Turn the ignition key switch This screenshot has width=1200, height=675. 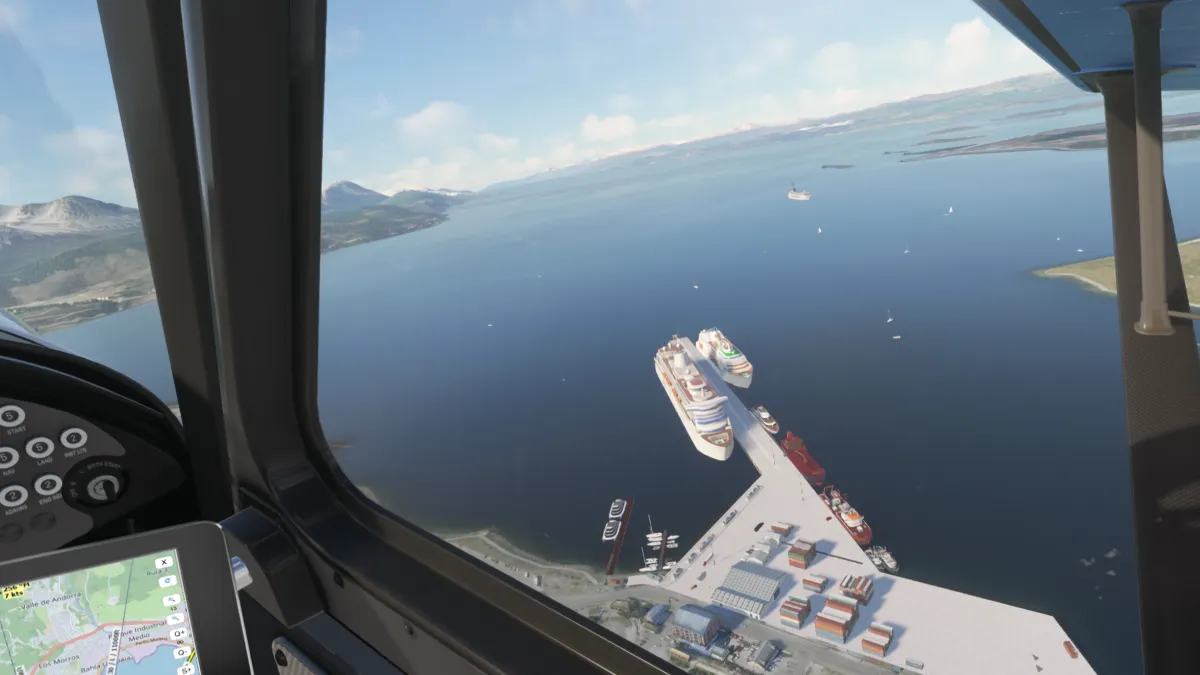(x=102, y=486)
